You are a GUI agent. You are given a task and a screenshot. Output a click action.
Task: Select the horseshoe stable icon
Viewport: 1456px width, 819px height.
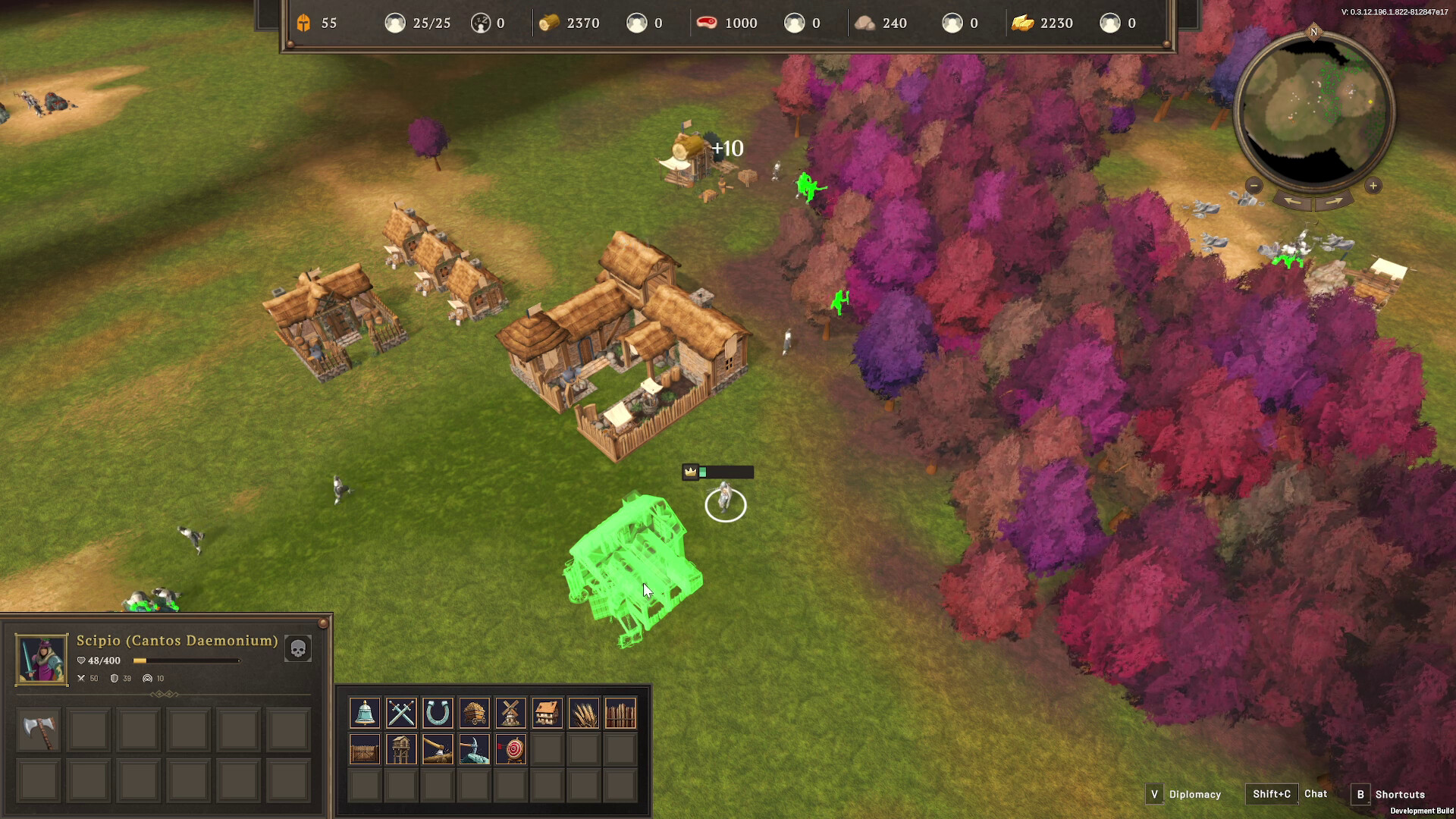click(438, 713)
